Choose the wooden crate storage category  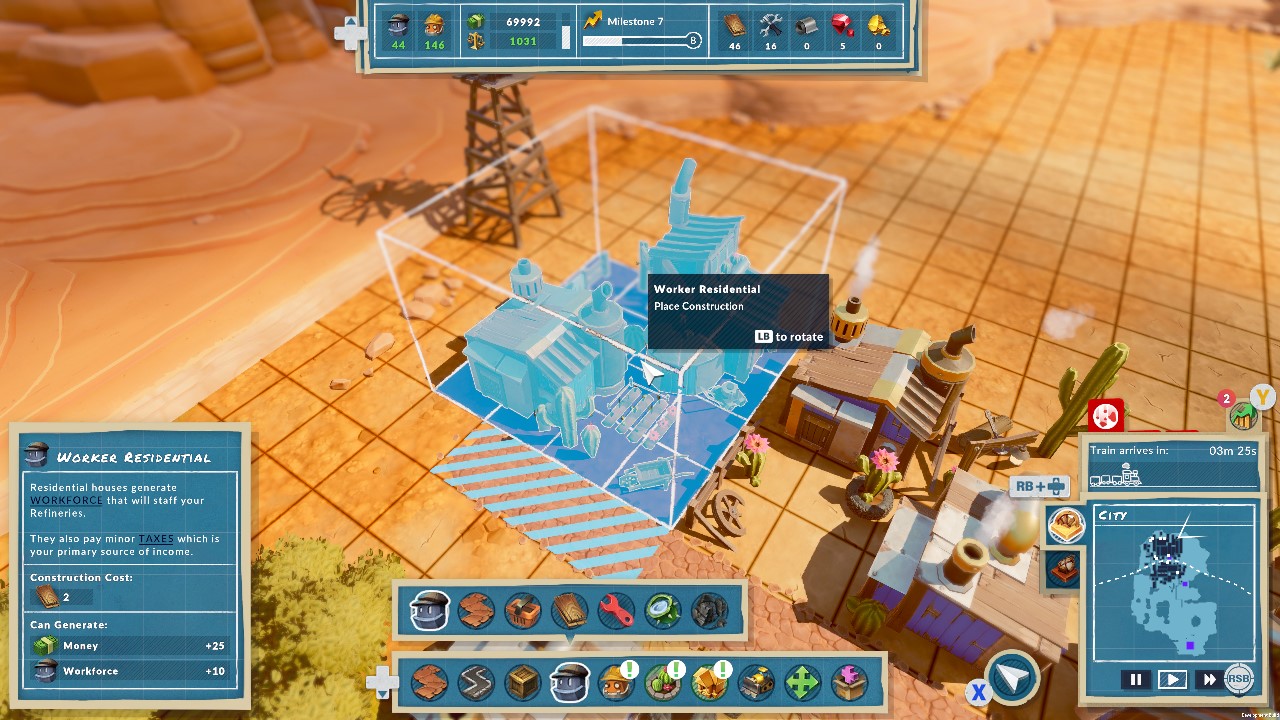[522, 683]
